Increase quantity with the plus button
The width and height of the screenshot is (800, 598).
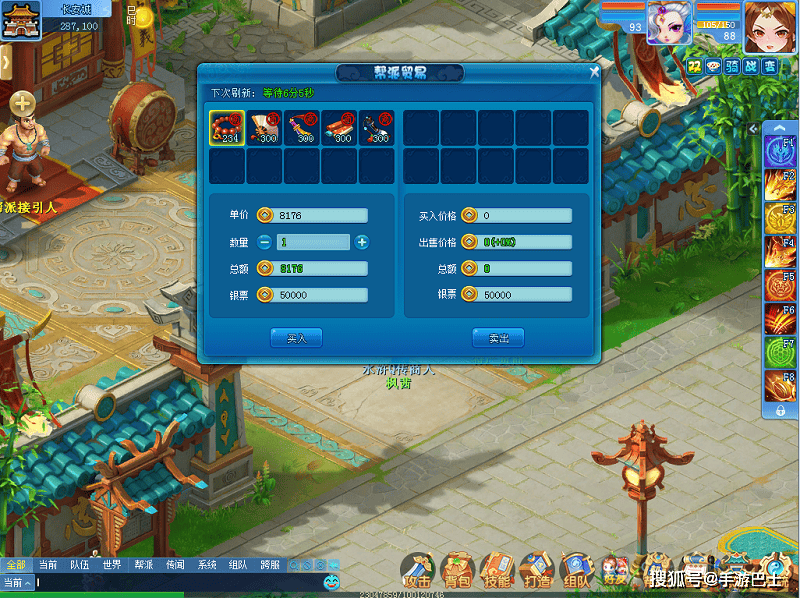362,242
